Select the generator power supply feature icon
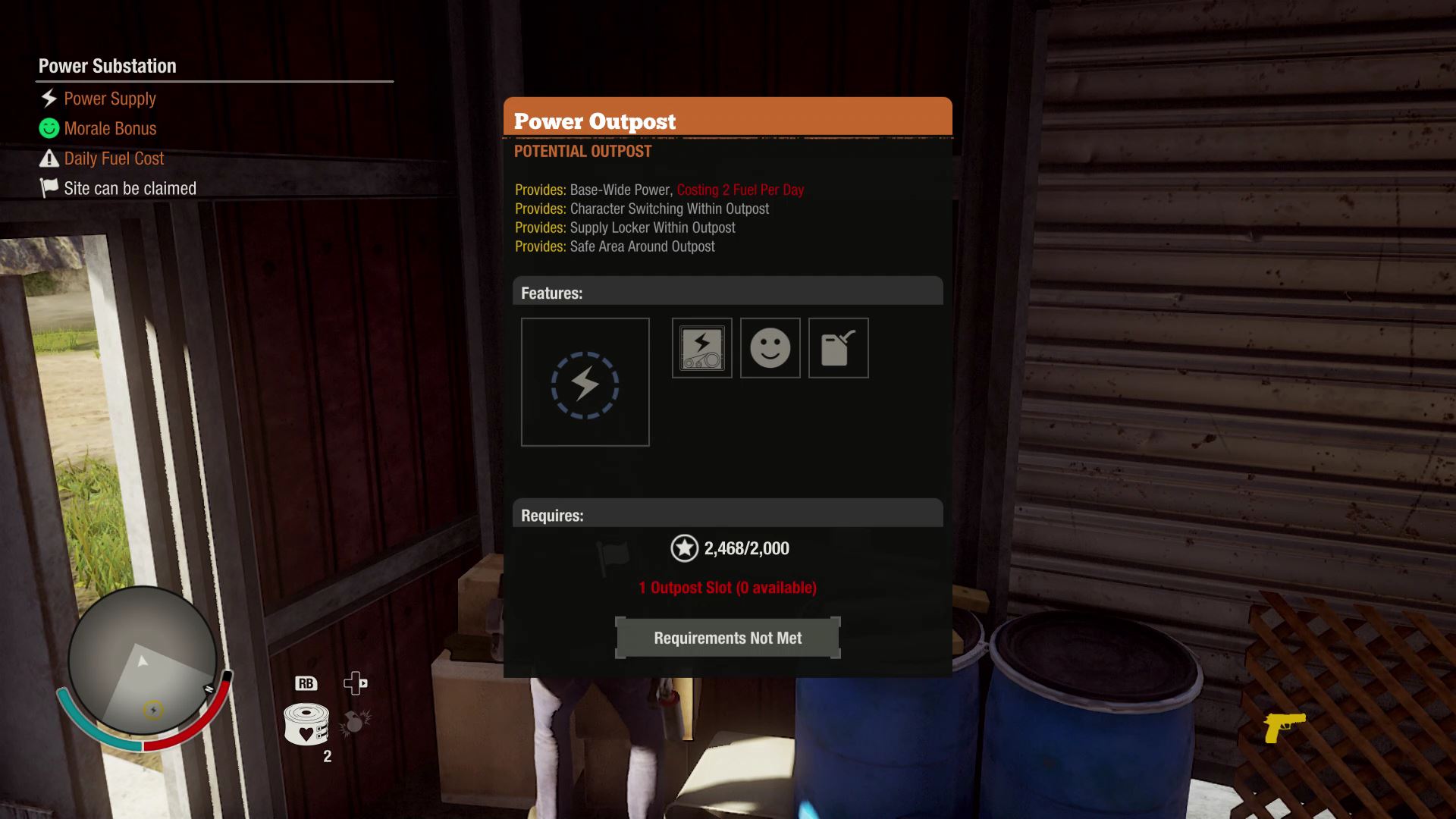Image resolution: width=1456 pixels, height=819 pixels. tap(701, 348)
